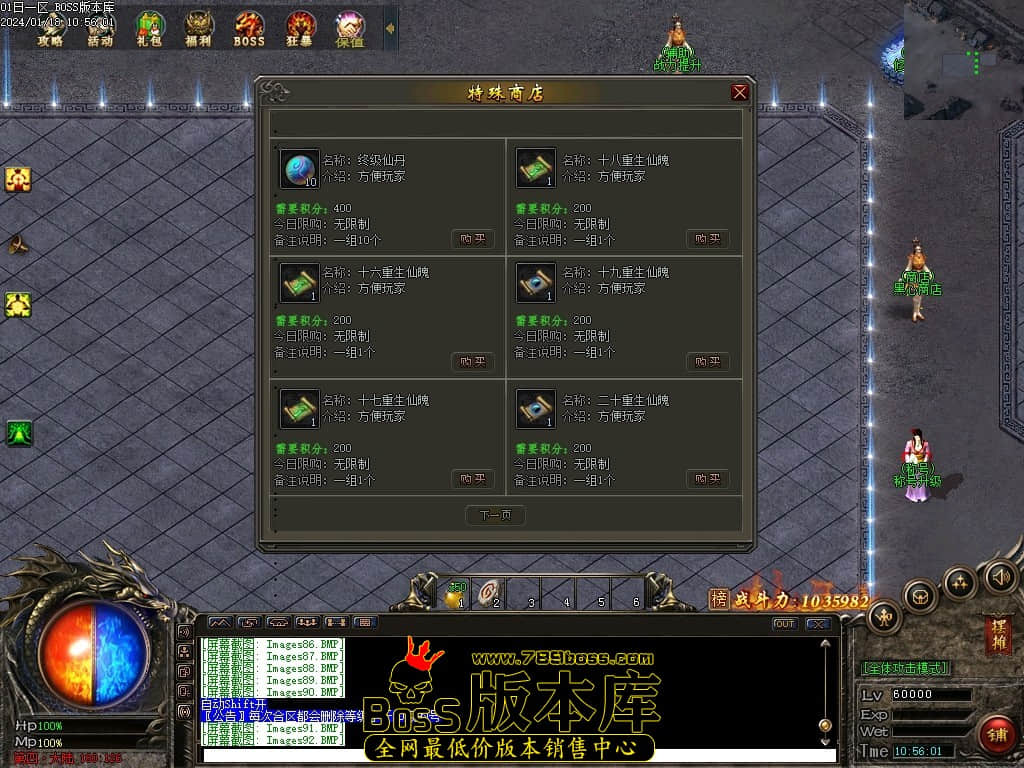This screenshot has width=1024, height=768.
Task: Purchase the 十八重生仙魄 scroll
Action: click(x=707, y=239)
